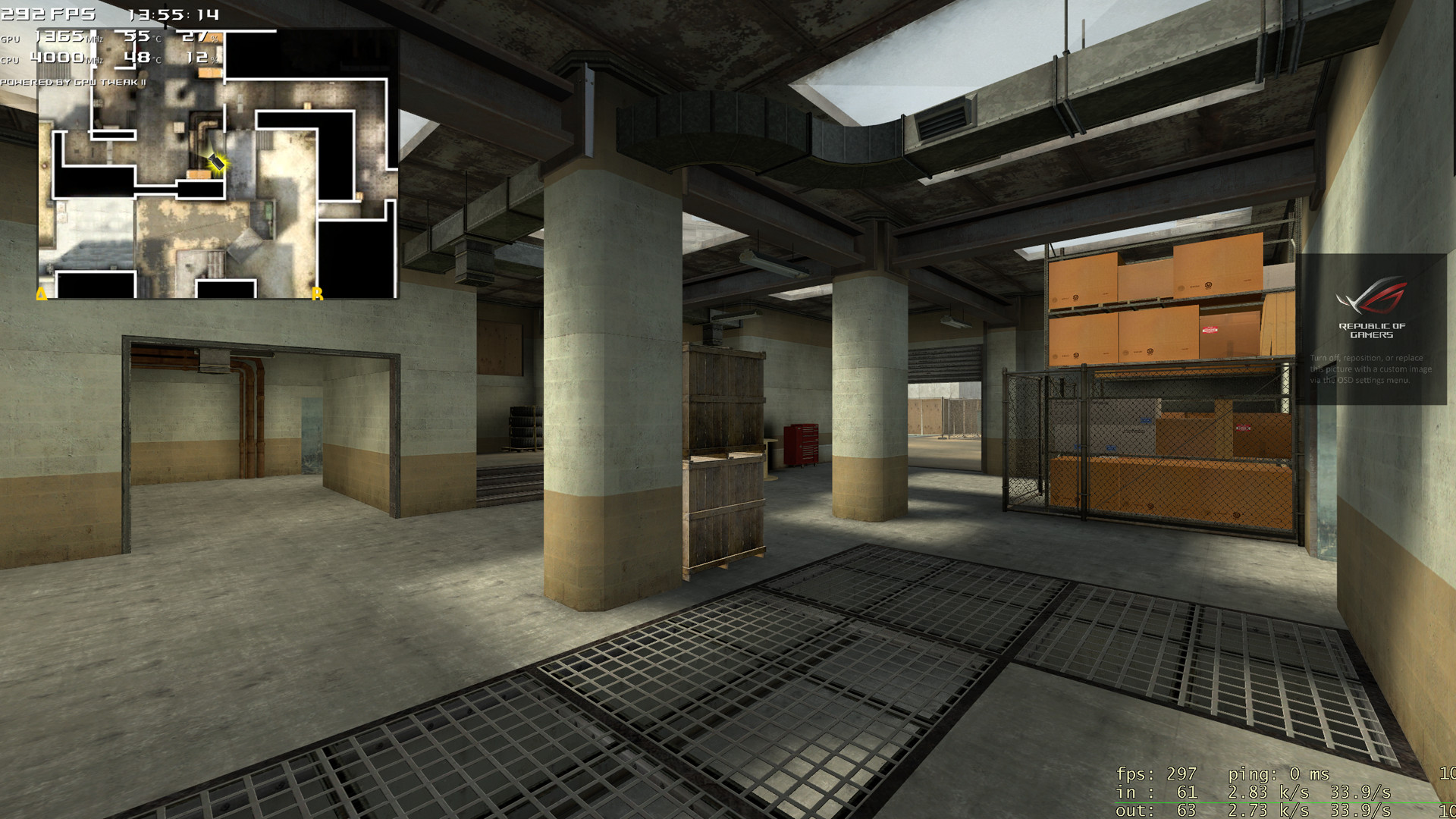
Task: Click the glowing dropped bomb icon on the radar
Action: (x=218, y=162)
